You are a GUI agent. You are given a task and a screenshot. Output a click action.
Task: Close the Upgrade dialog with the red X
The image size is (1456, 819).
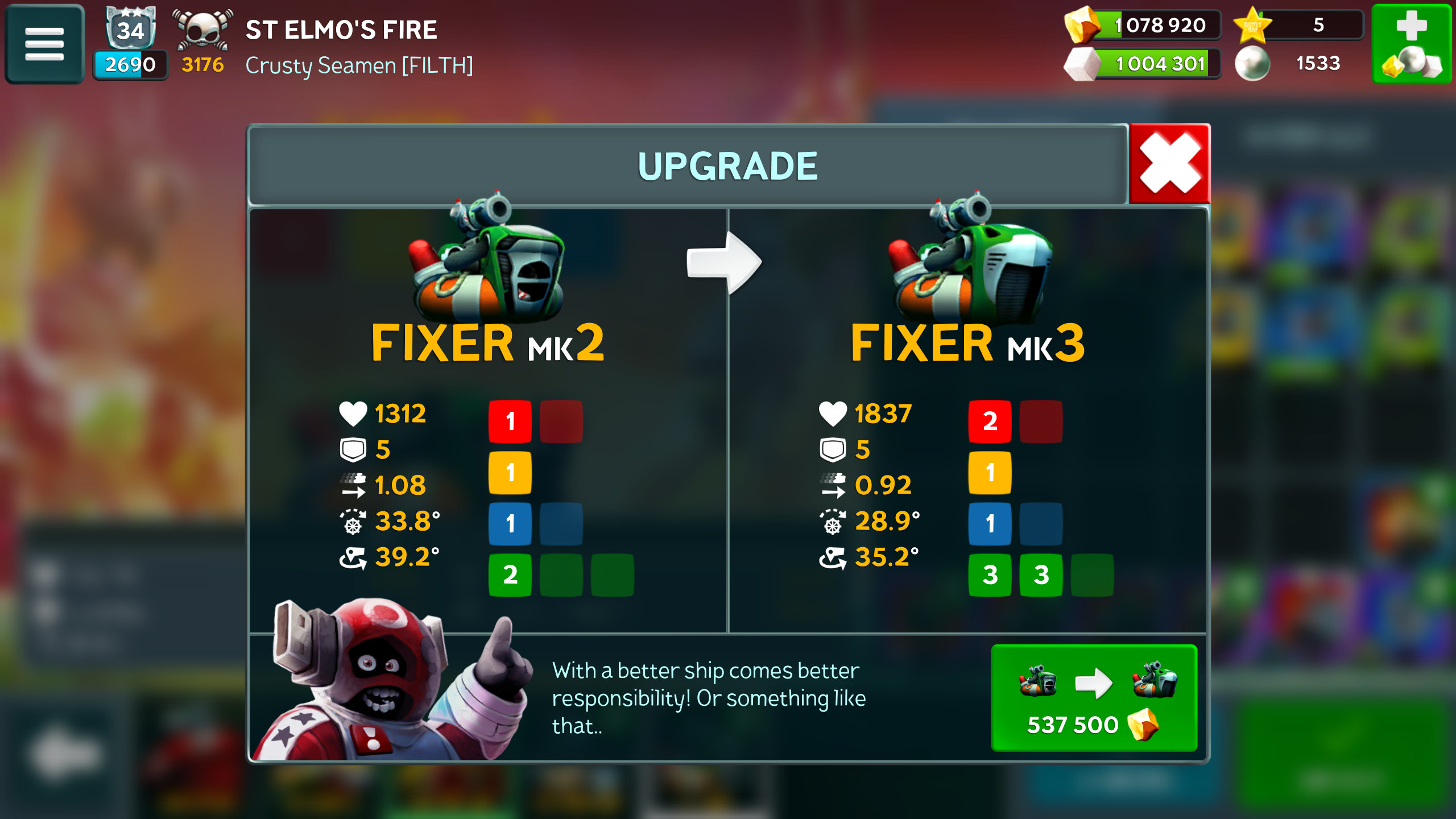click(x=1169, y=164)
